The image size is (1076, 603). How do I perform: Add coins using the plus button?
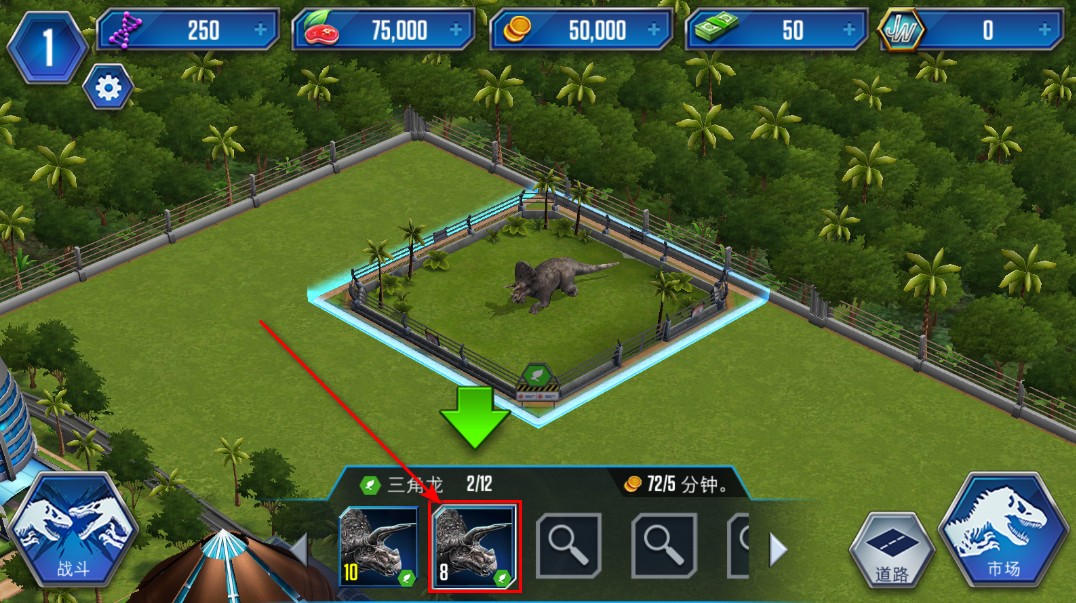(x=655, y=30)
